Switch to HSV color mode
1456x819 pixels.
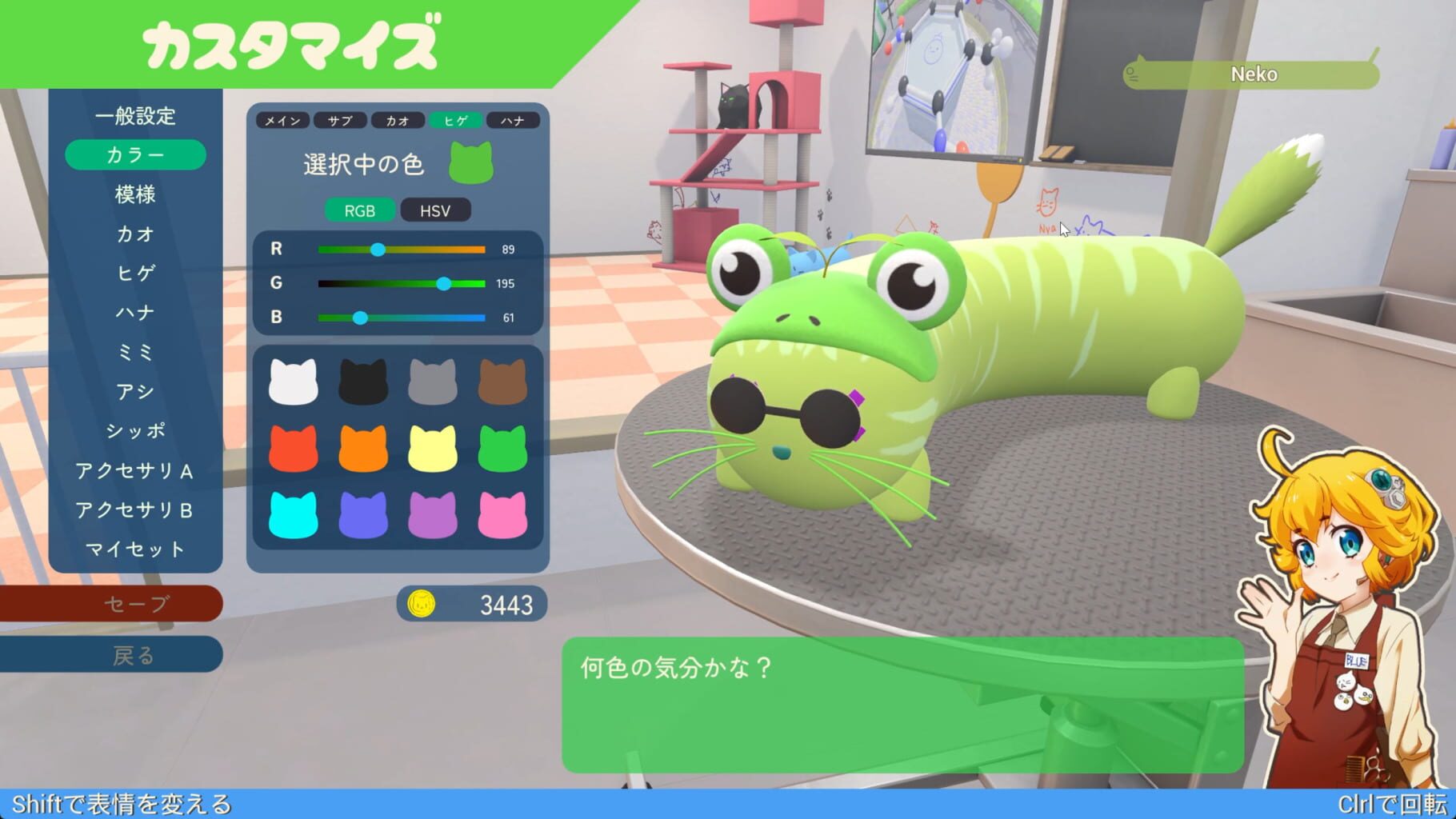[x=435, y=211]
